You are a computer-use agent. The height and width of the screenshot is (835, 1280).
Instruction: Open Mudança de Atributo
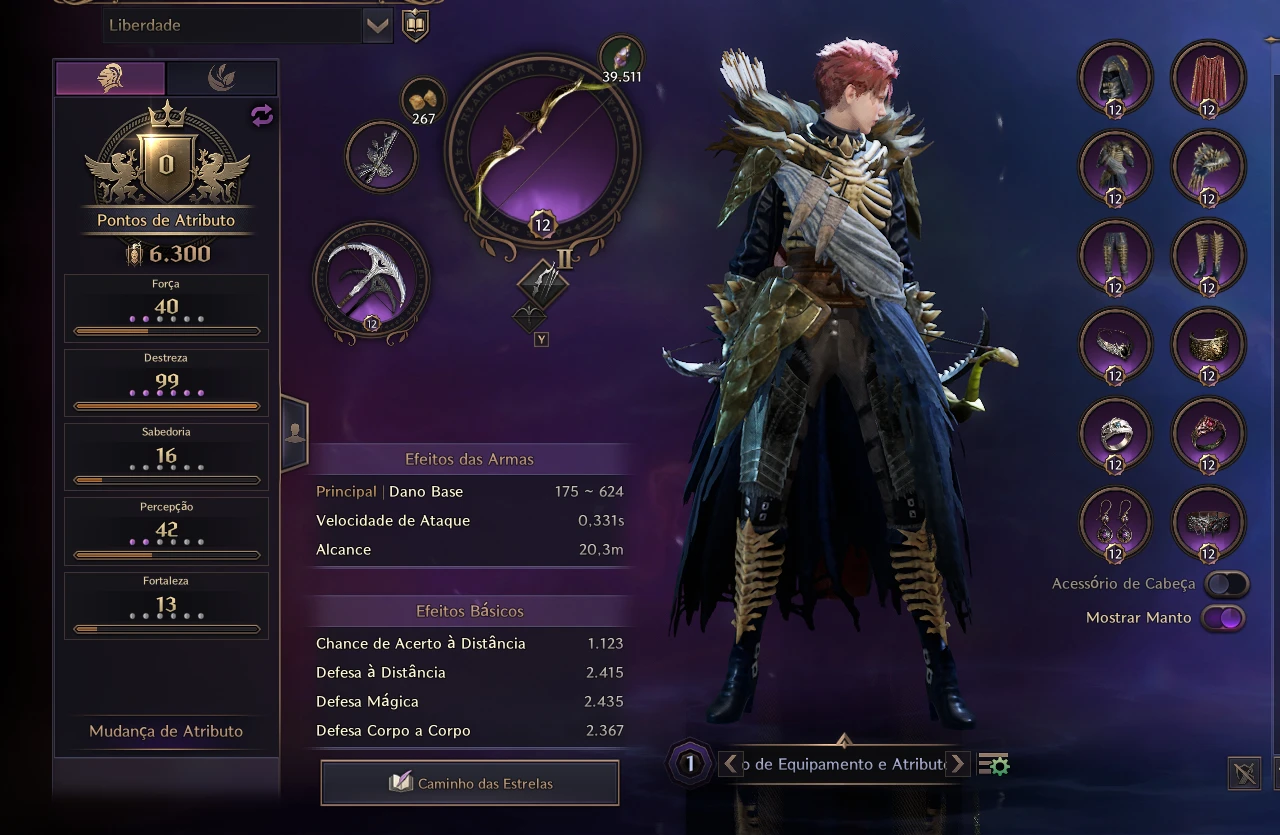point(166,731)
